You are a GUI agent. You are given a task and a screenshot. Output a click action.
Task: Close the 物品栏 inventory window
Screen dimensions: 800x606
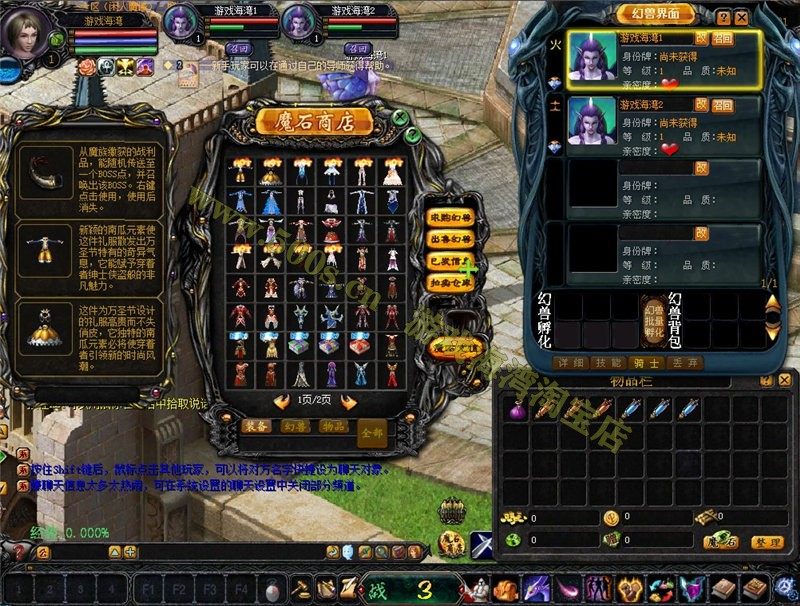pos(784,381)
